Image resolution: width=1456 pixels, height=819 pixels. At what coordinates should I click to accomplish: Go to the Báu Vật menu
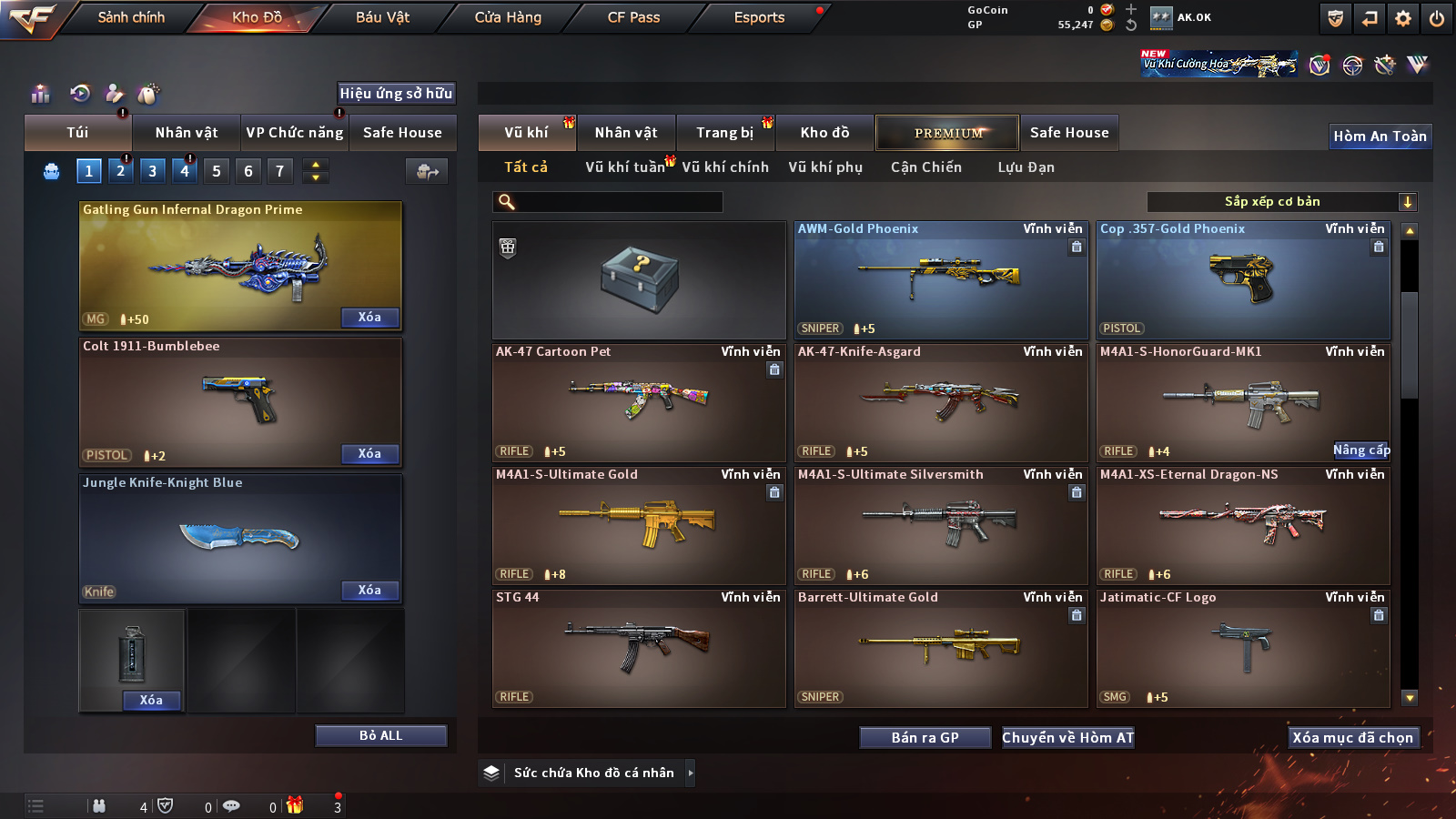[x=382, y=17]
